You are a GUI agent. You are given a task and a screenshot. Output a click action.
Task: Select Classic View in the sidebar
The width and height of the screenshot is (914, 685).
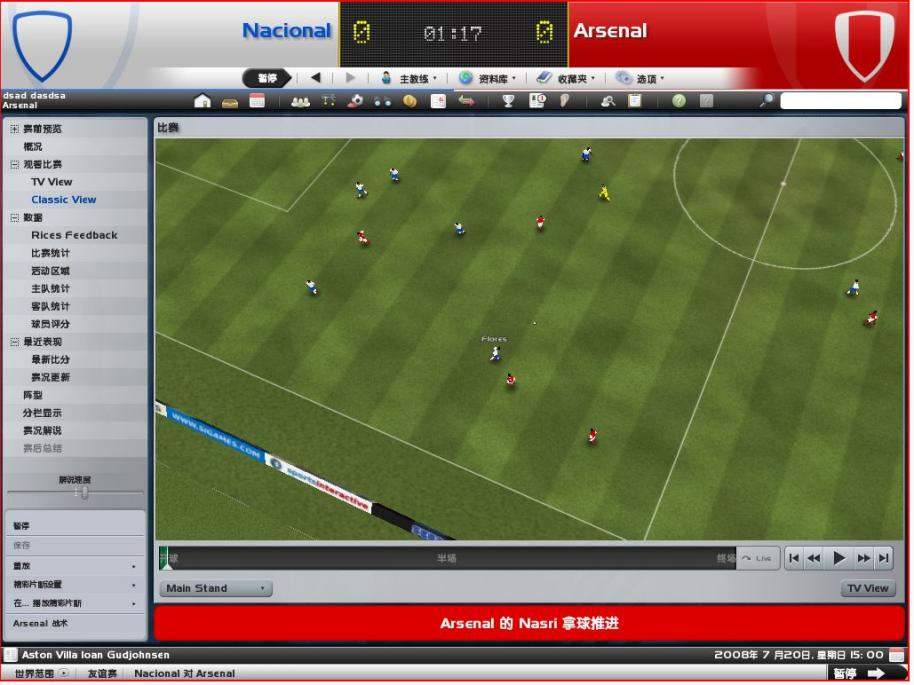tap(64, 200)
